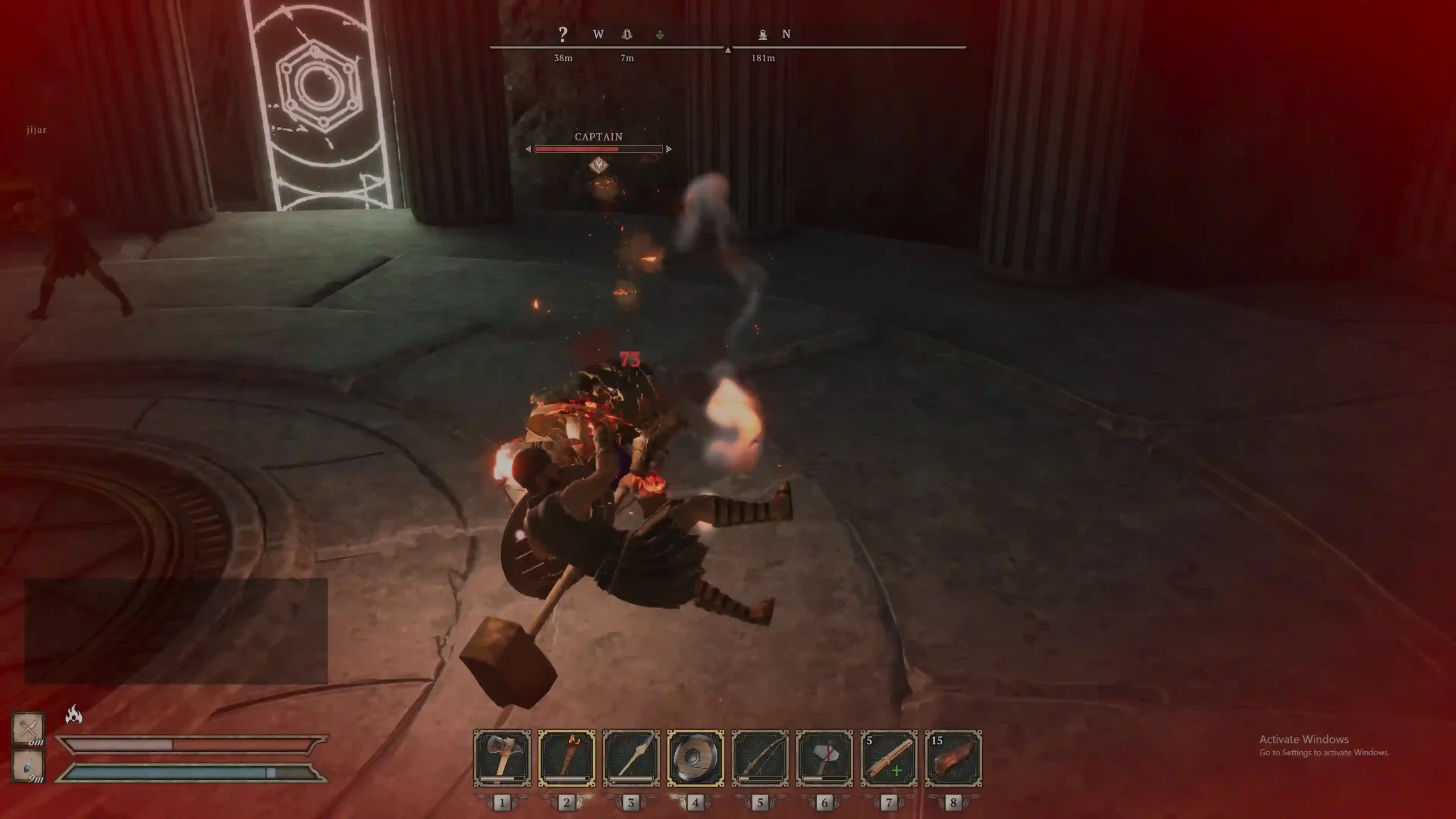This screenshot has height=819, width=1456.
Task: Choose the spear hotbar slot
Action: 631,758
